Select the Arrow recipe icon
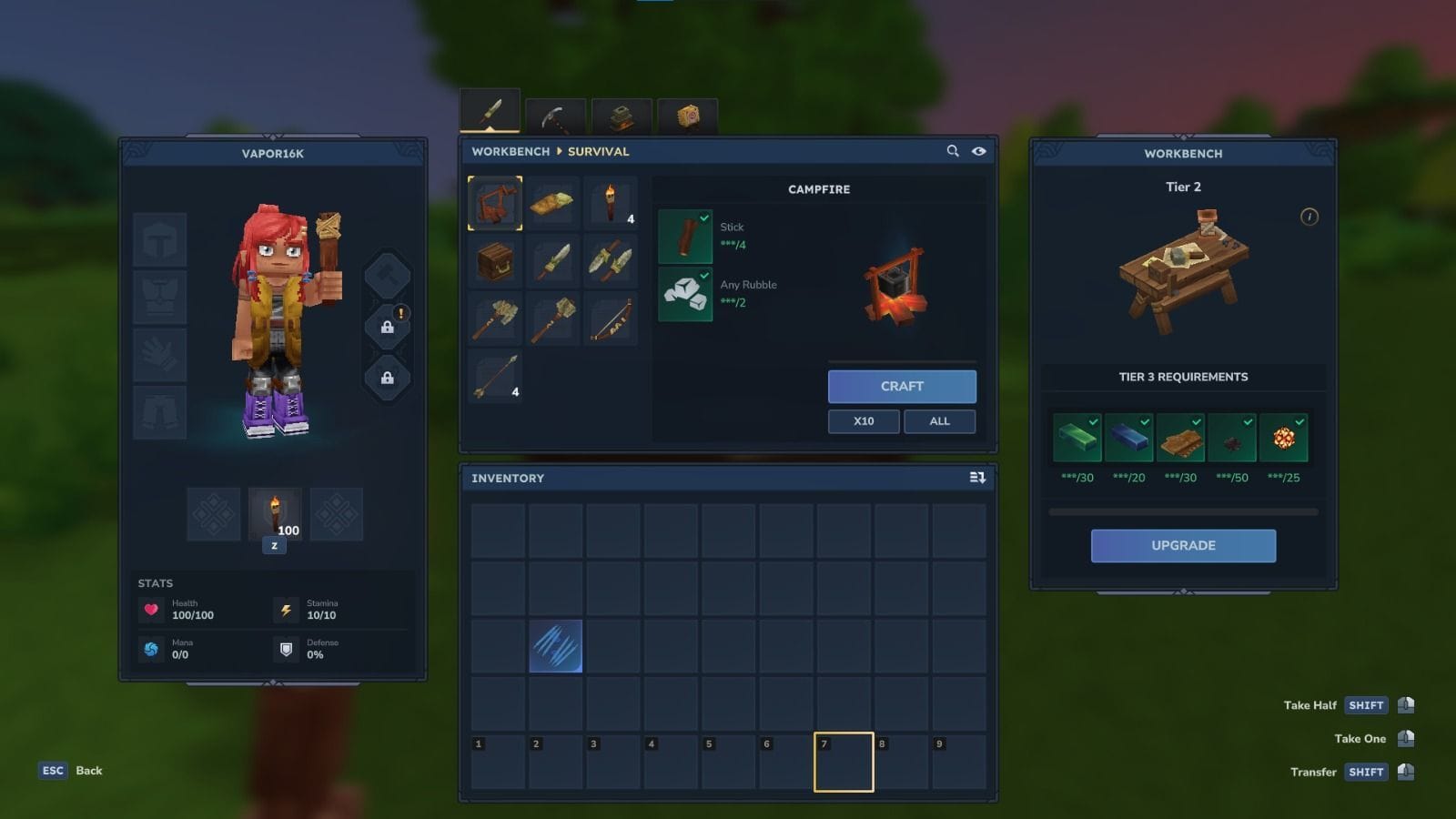Screen dimensions: 1456x819 click(x=494, y=378)
